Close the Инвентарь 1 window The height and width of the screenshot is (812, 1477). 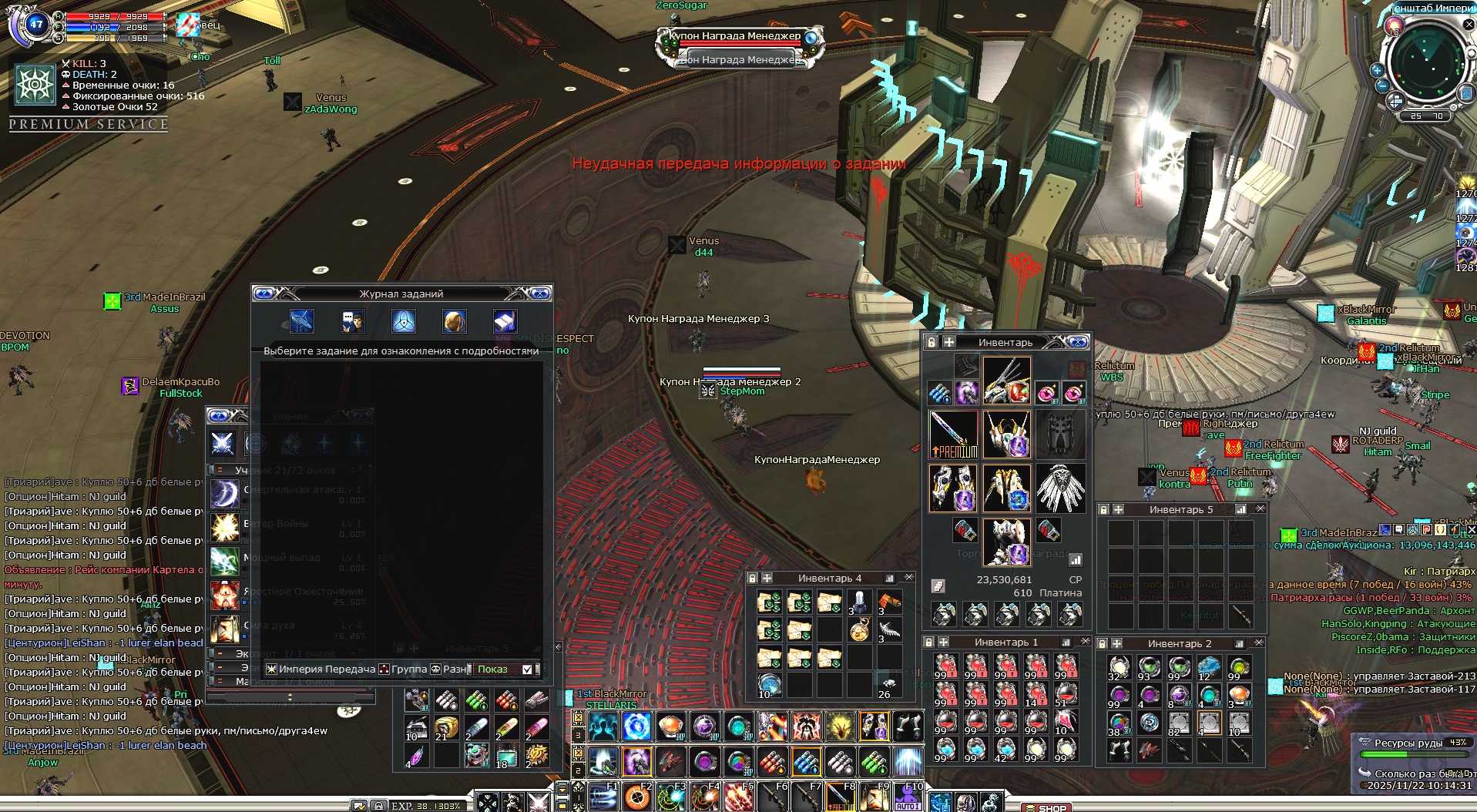coord(1086,642)
